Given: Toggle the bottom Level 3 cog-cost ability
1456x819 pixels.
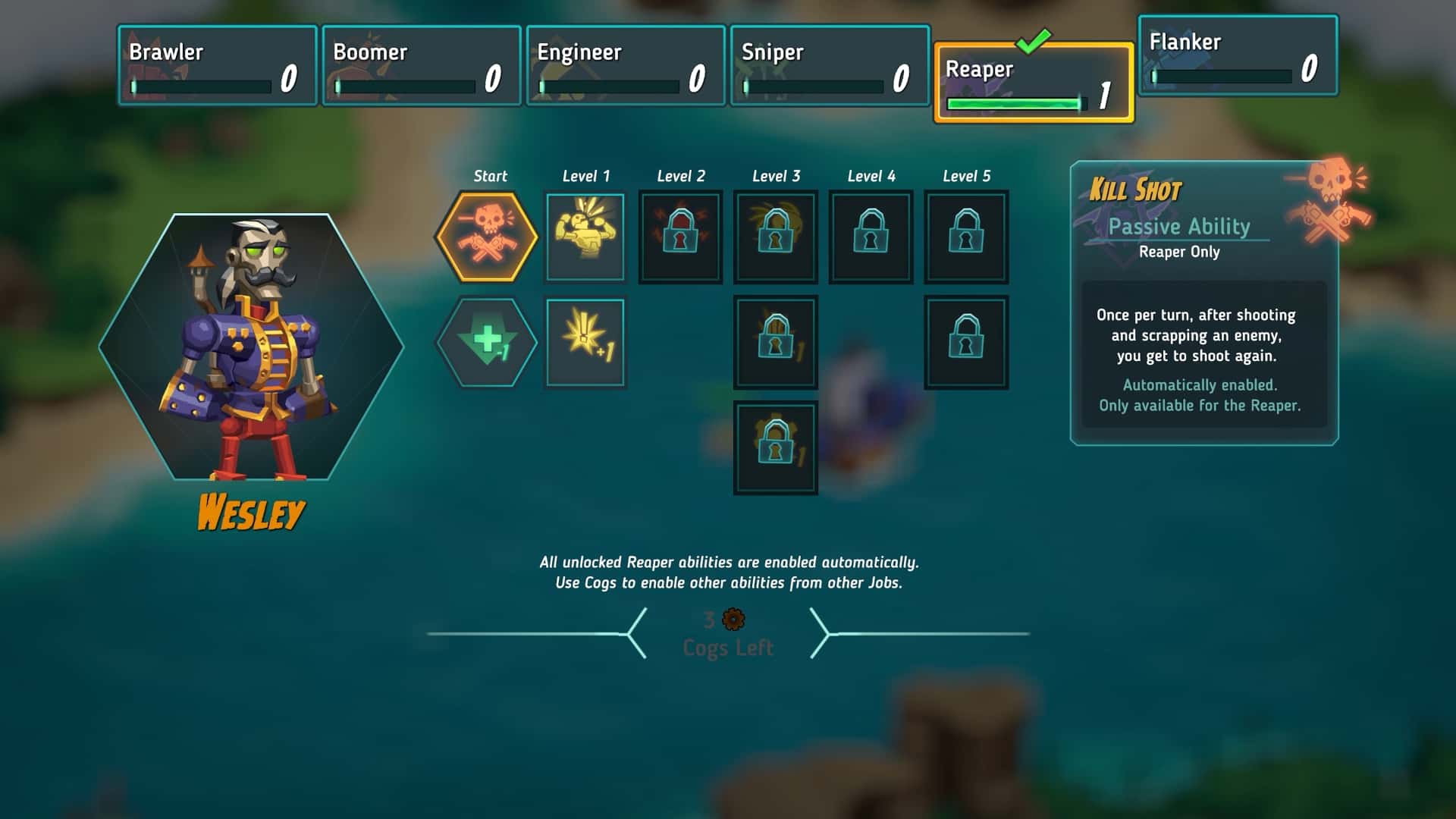Looking at the screenshot, I should 775,447.
